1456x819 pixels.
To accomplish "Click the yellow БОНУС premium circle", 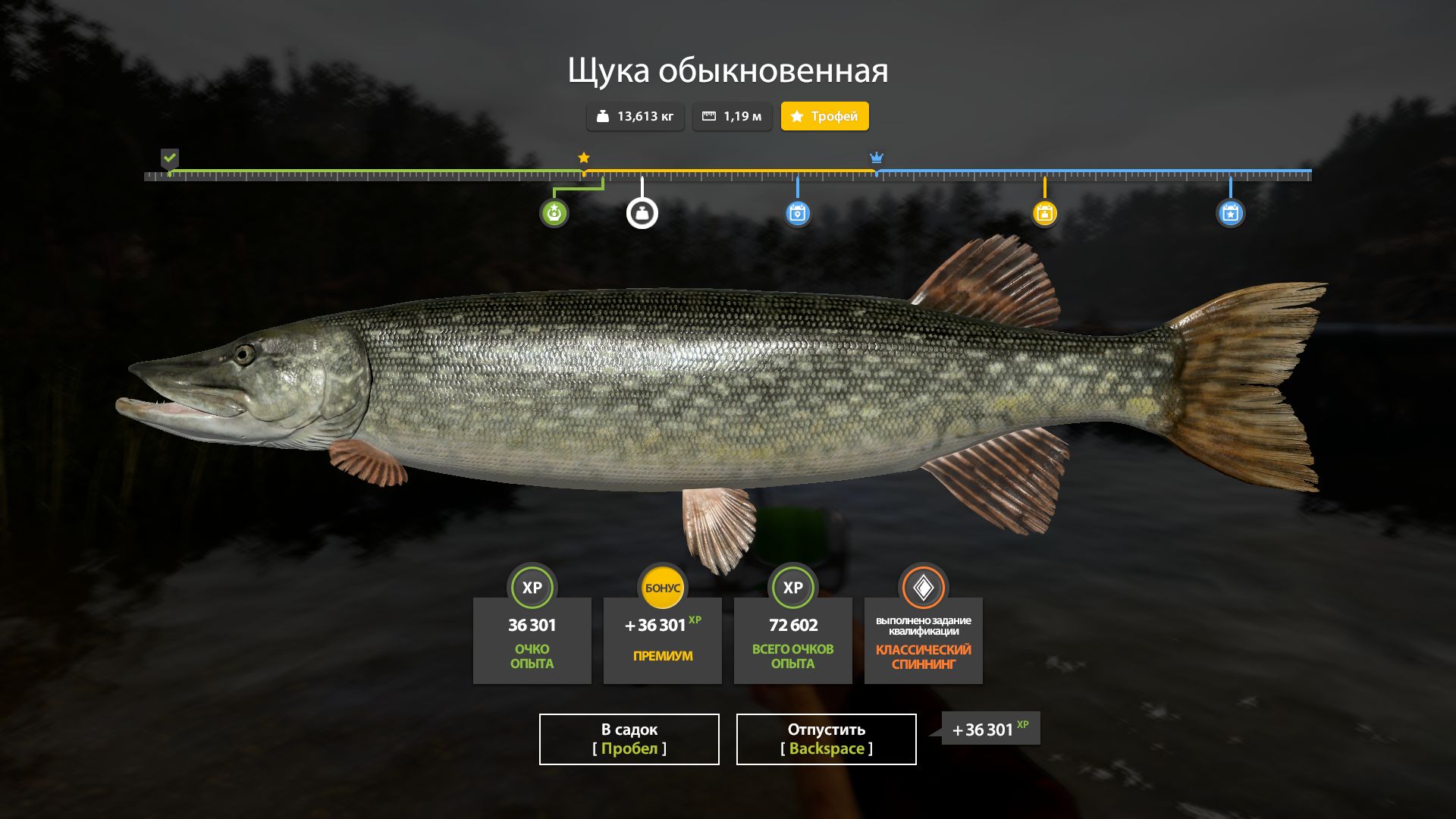I will point(663,587).
